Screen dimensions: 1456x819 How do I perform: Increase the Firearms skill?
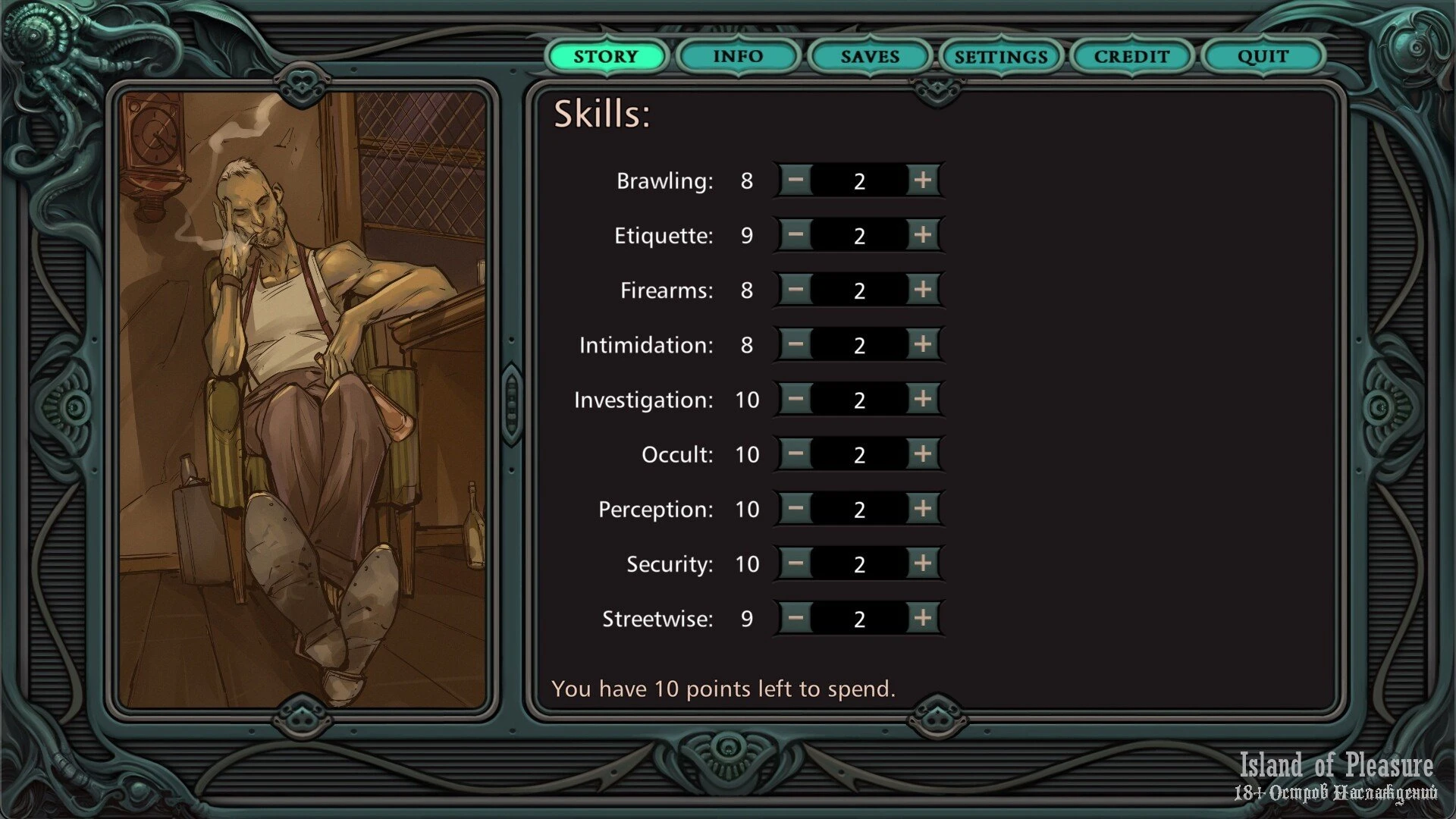[922, 290]
